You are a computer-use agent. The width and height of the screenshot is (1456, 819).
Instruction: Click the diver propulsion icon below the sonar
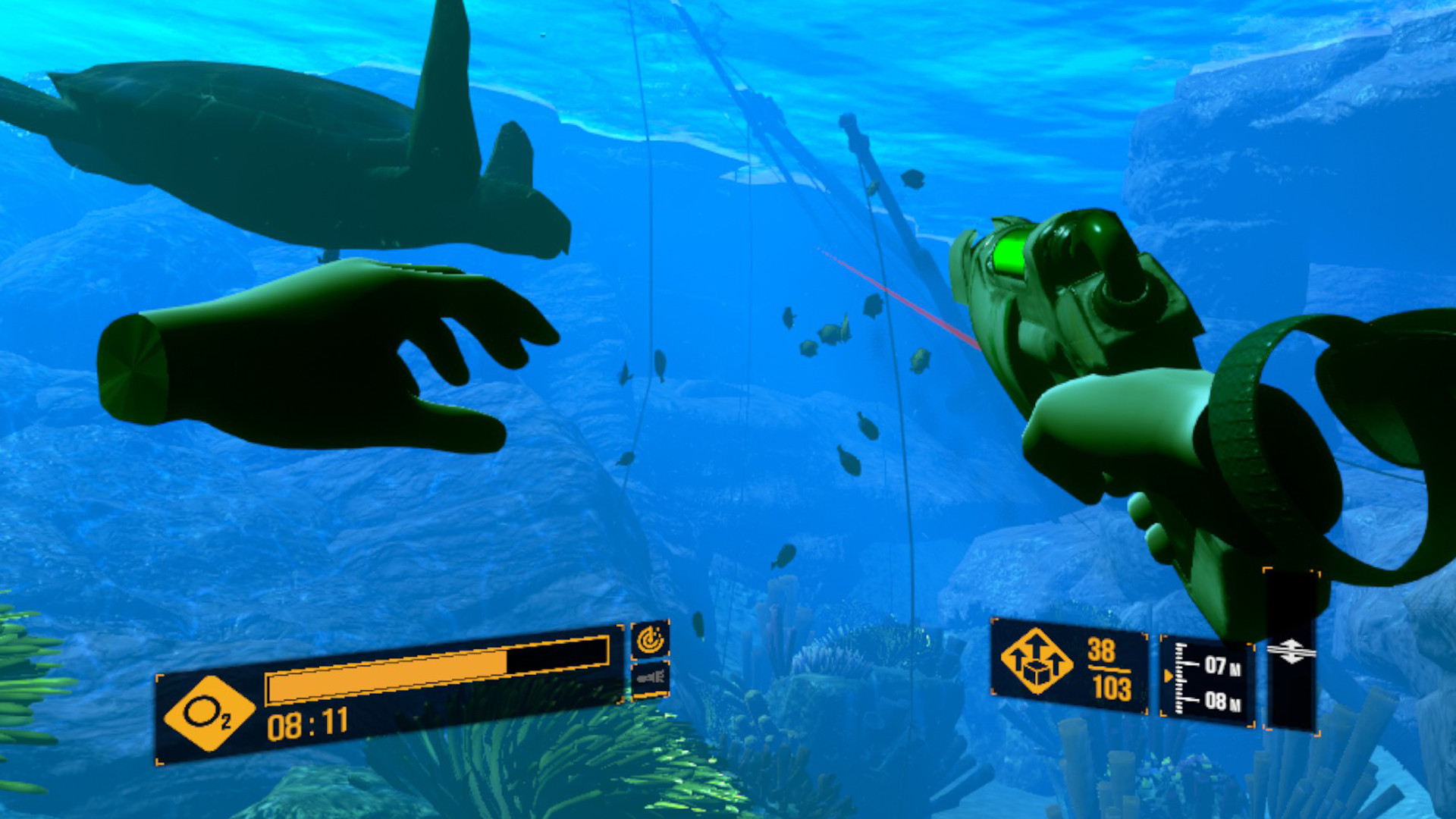pos(652,679)
